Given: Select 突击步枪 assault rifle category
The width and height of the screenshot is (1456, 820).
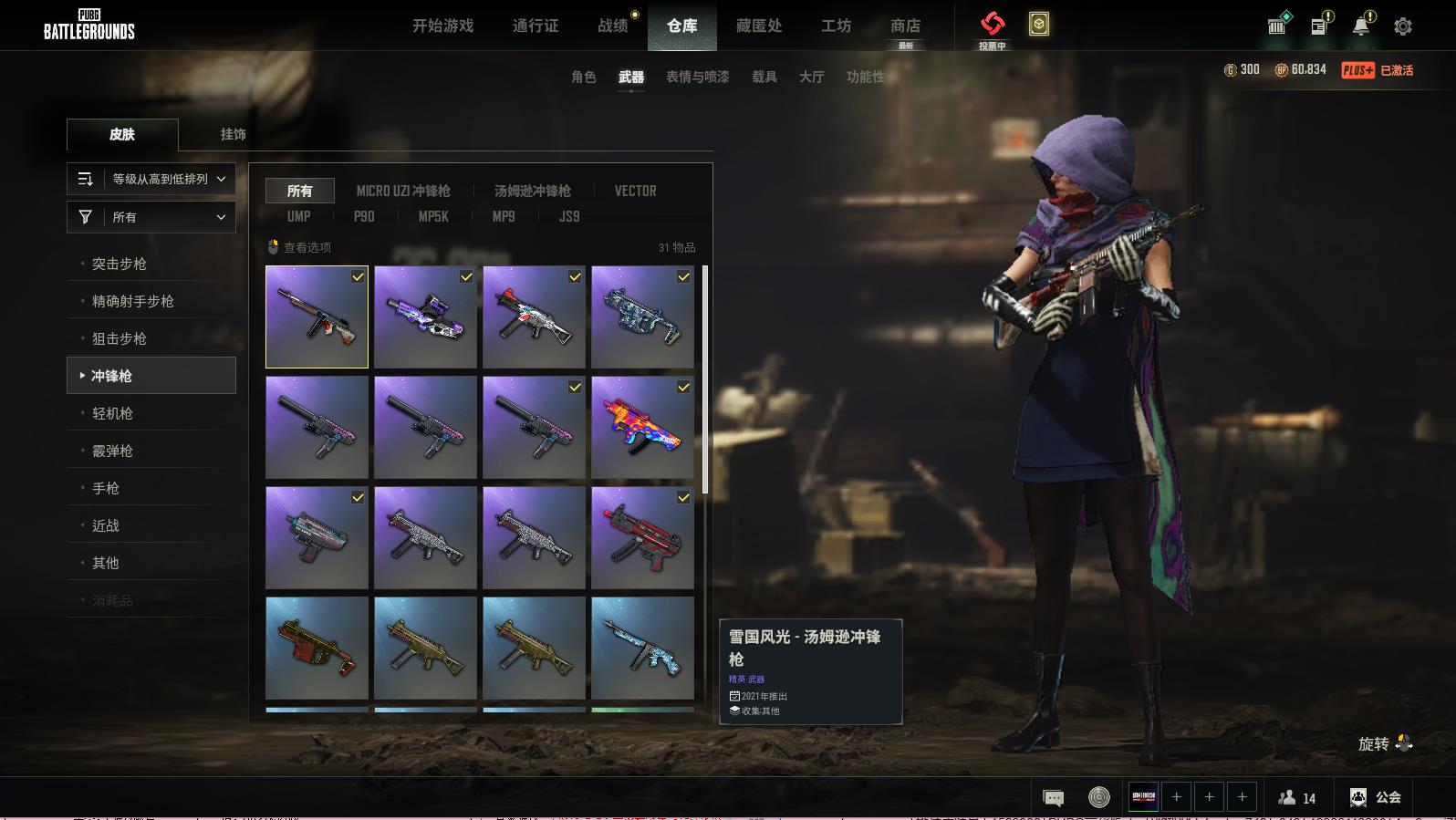Looking at the screenshot, I should pos(120,264).
